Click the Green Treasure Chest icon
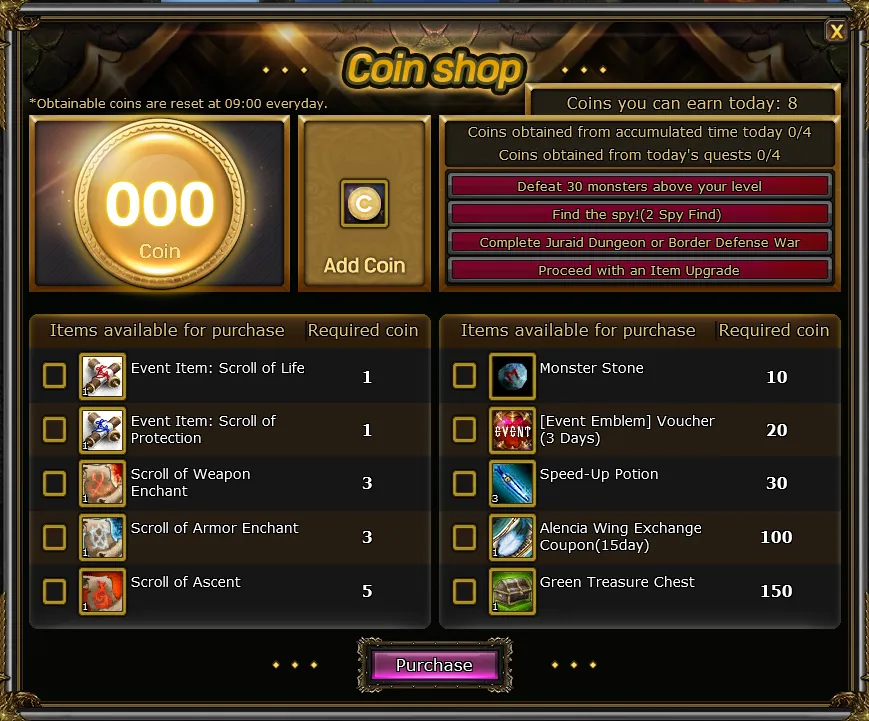 [x=512, y=591]
